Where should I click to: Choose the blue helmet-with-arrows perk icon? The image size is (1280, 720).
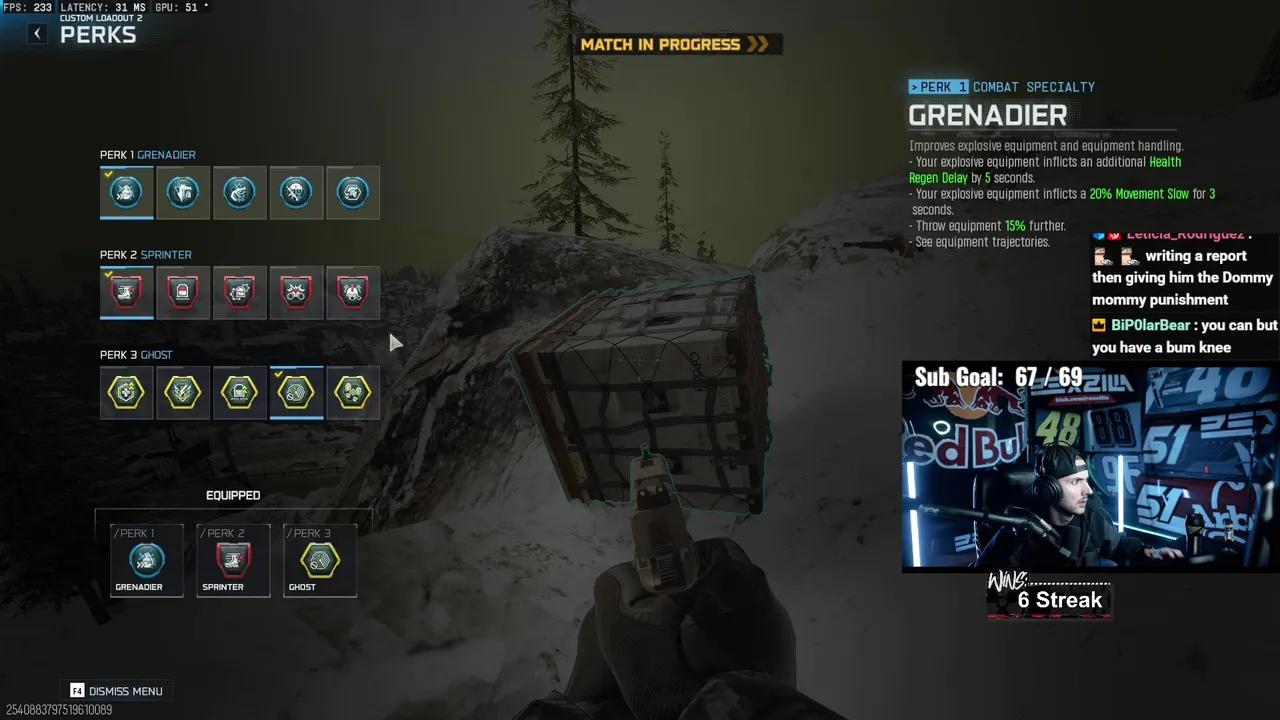point(352,192)
